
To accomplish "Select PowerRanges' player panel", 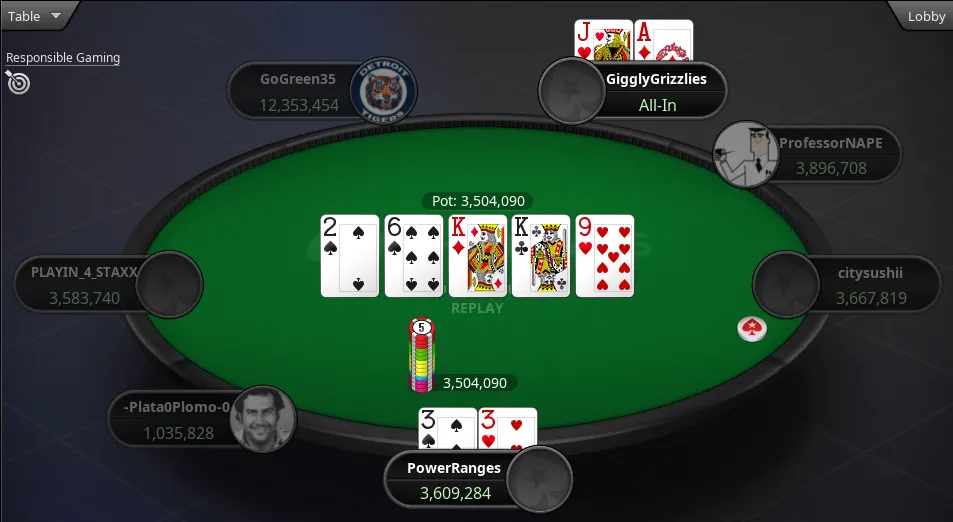I will 452,479.
